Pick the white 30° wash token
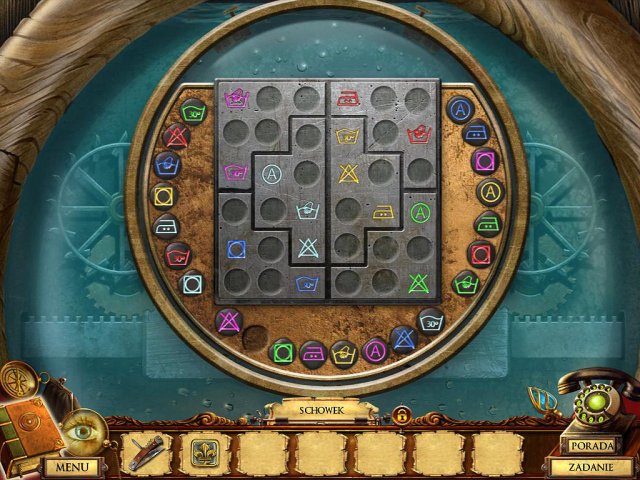The image size is (640, 480). click(432, 322)
